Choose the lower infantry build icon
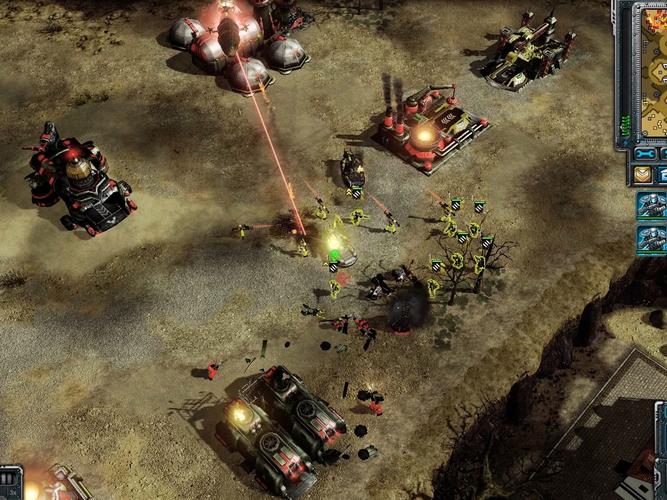667x500 pixels. click(x=651, y=240)
